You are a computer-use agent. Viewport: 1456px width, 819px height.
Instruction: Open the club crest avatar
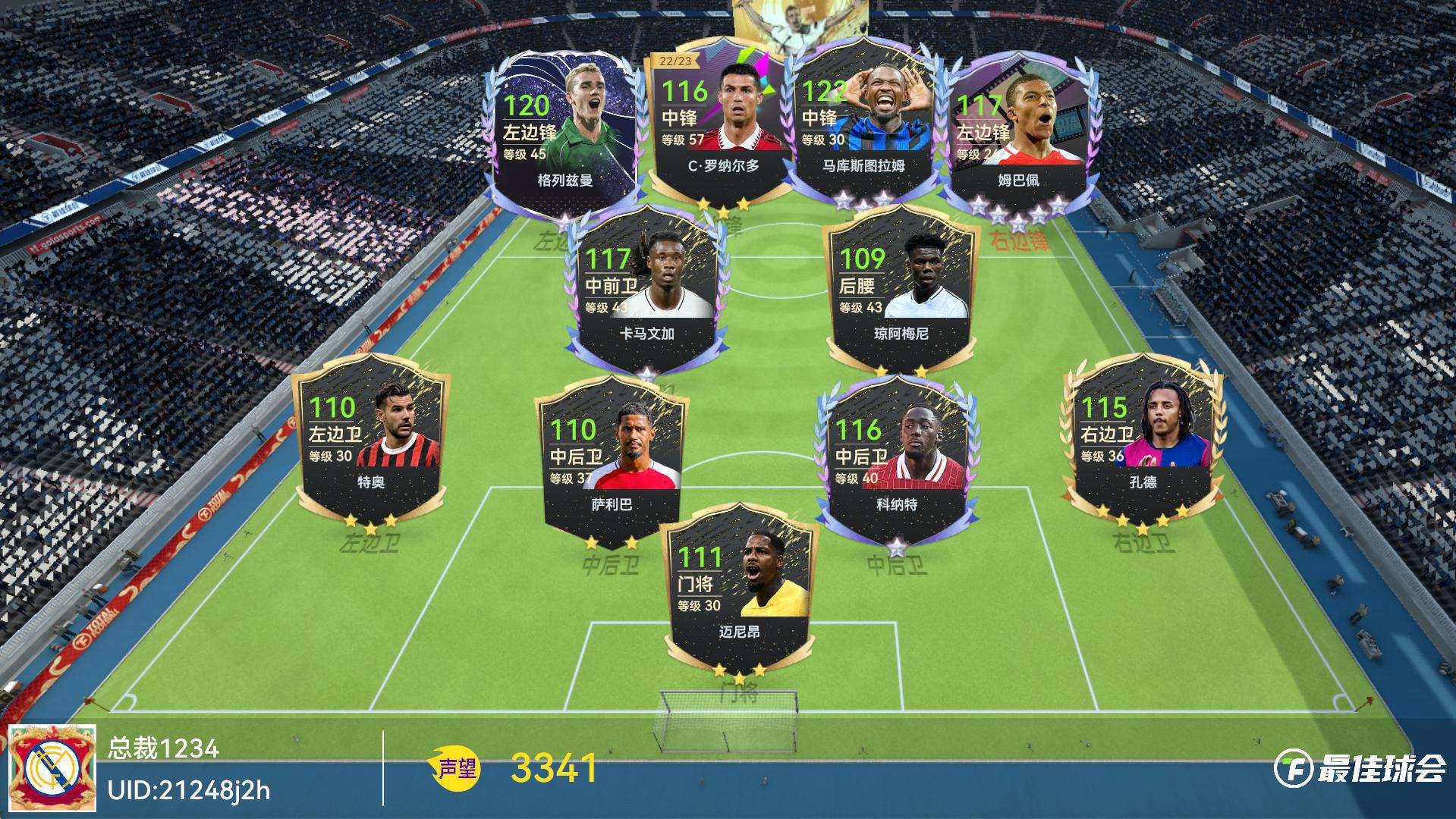52,767
